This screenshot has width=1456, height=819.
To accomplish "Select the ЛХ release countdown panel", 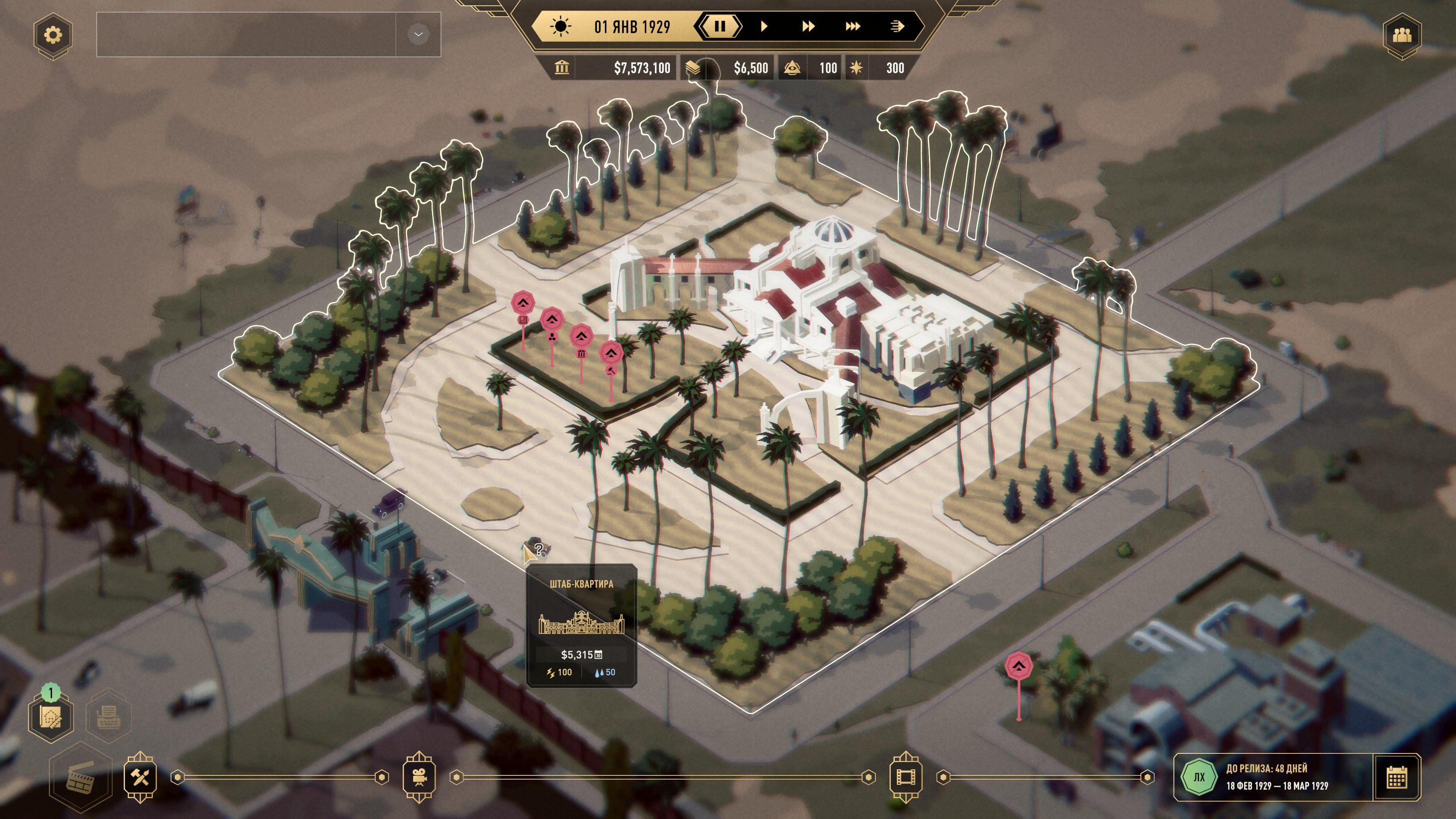I will coord(1272,778).
